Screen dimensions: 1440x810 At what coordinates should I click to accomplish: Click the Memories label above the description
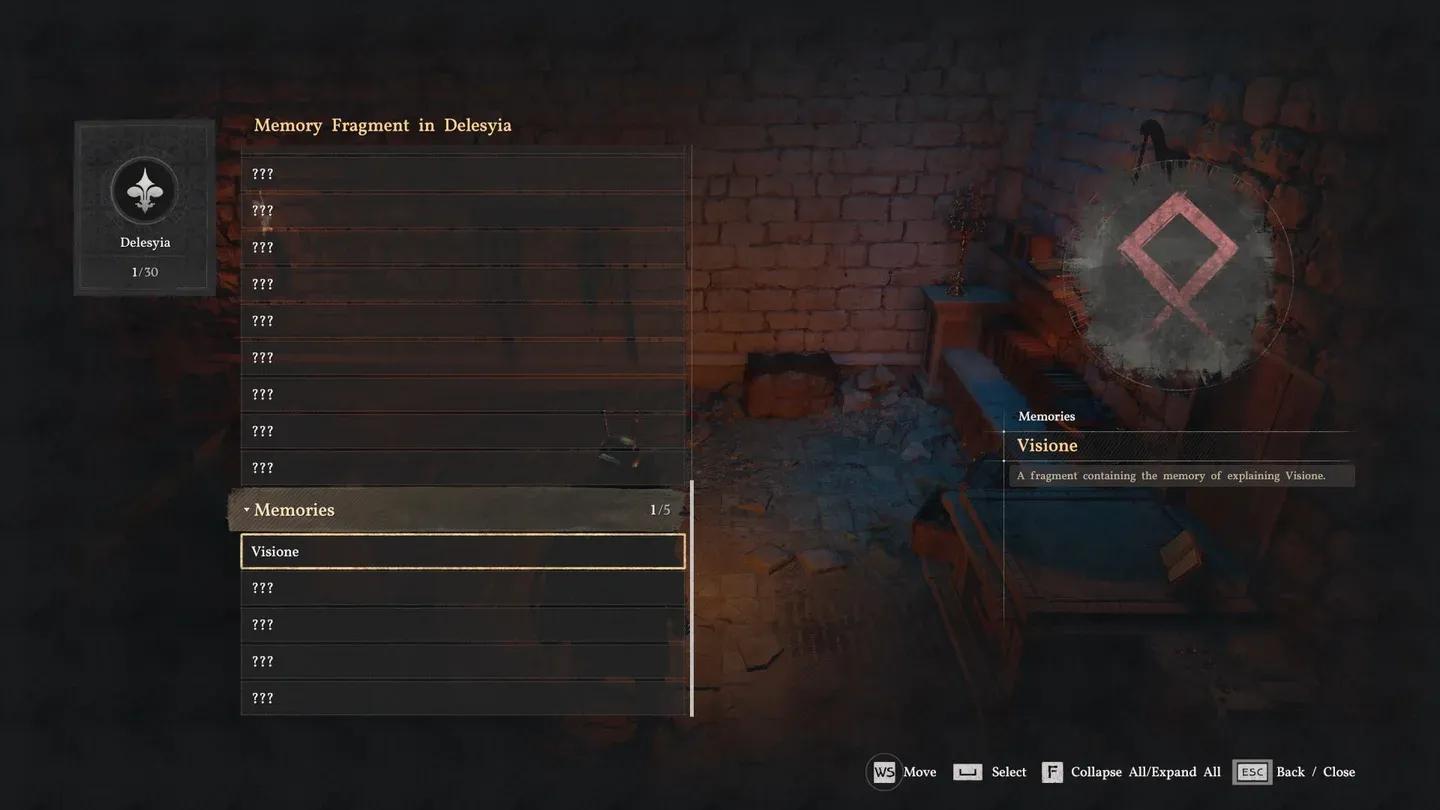(1046, 416)
